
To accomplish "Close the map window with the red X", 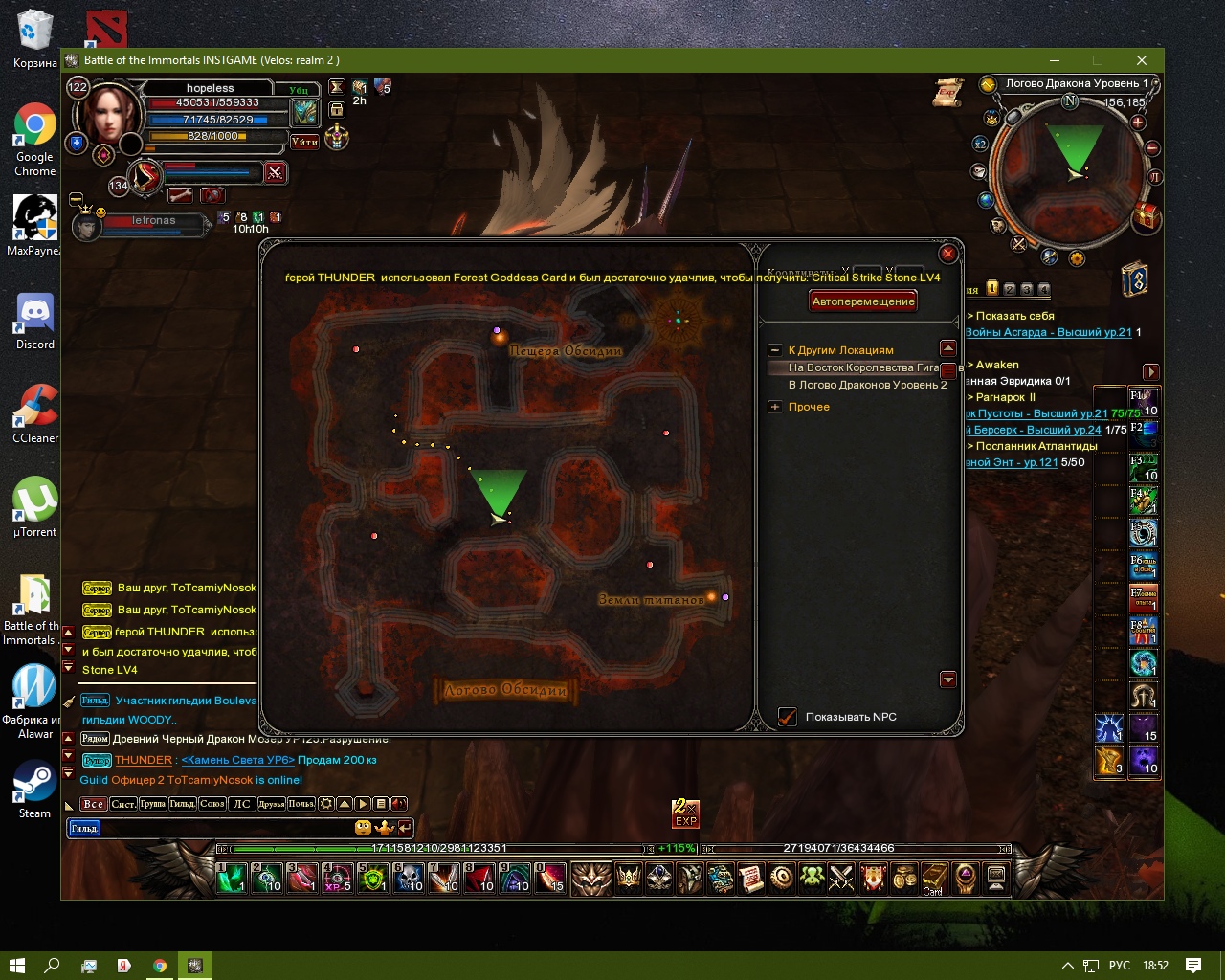I will [947, 254].
